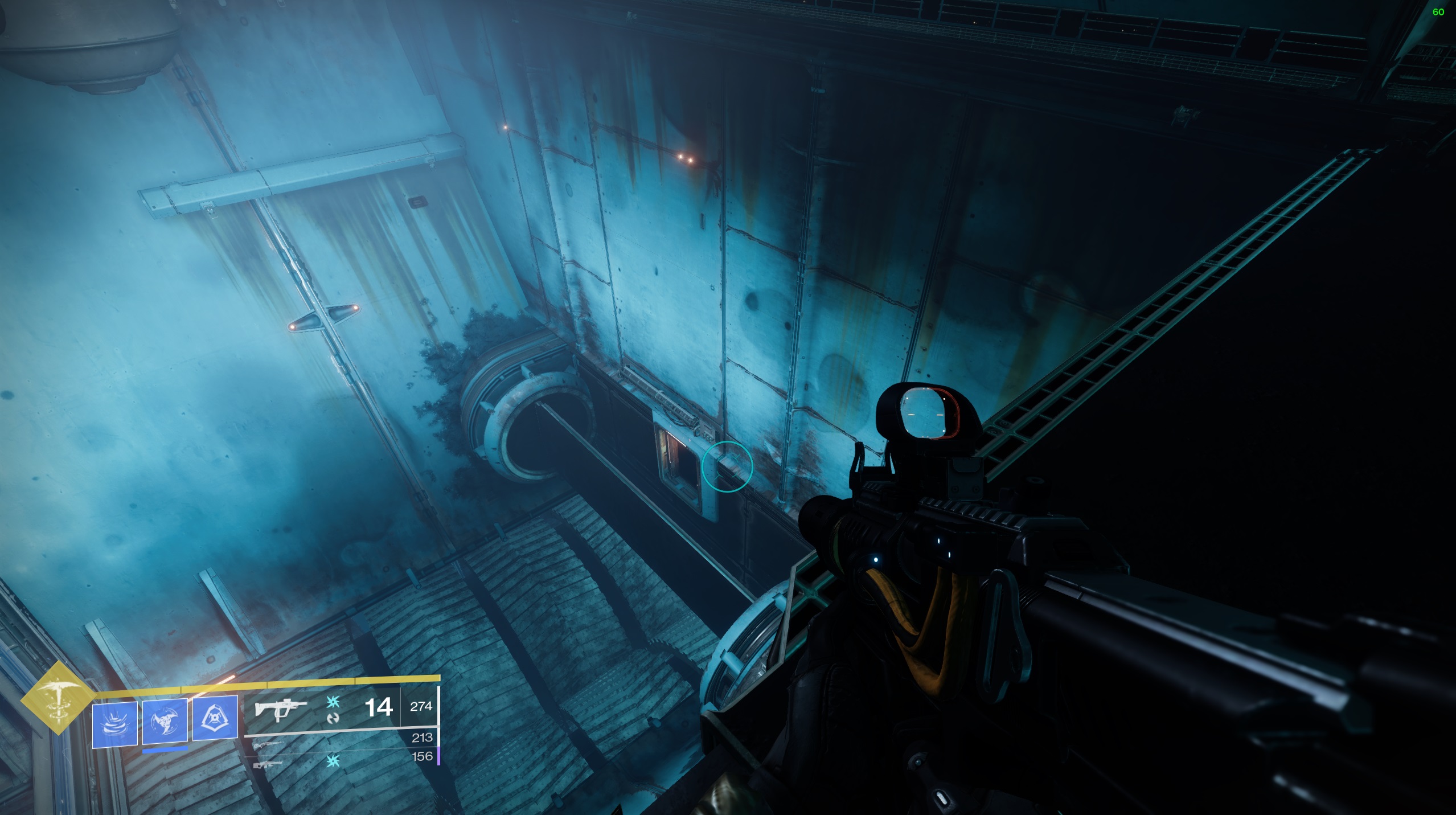Click the circular arrows perk icon
Viewport: 1456px width, 815px height.
point(333,718)
